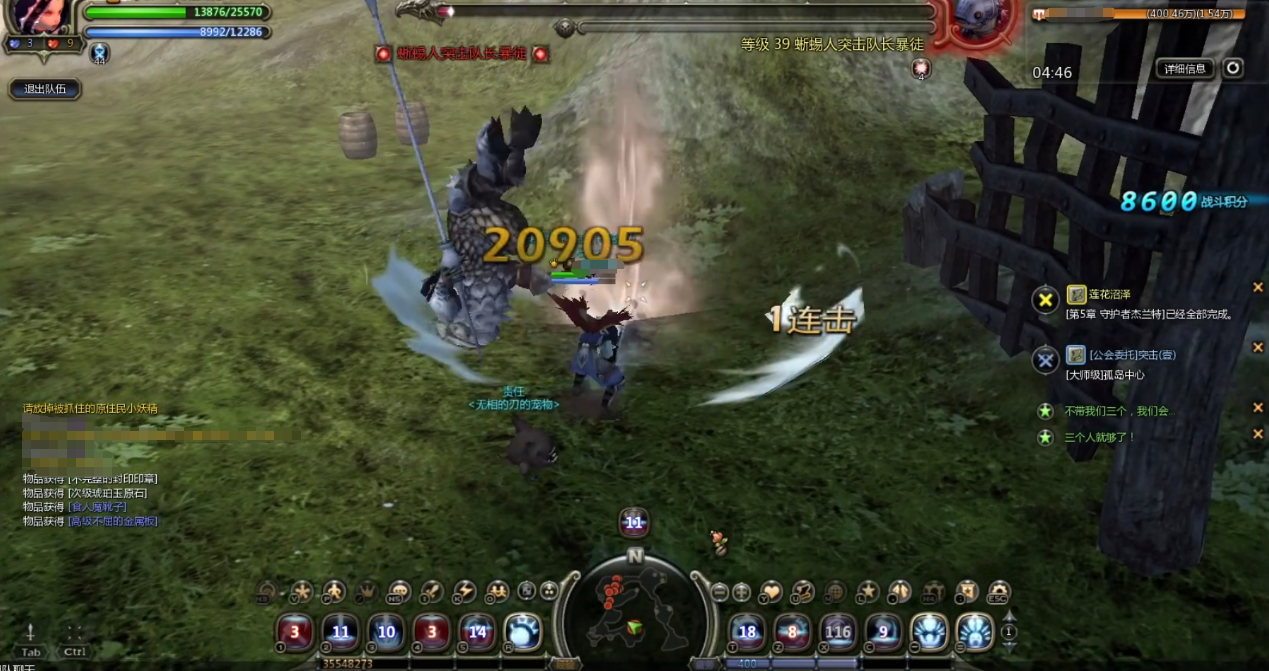Open the heart-shaped social menu icon
Screen dimensions: 1269x671
click(x=771, y=591)
